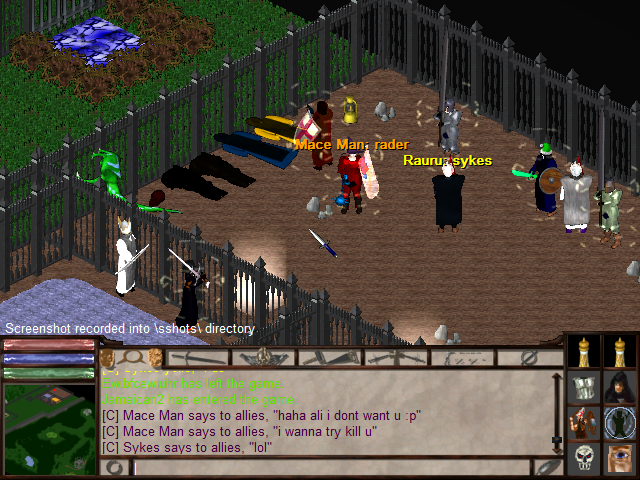Screen dimensions: 640x480
Task: Choose the axe-wielding warrior icon
Action: 584,423
